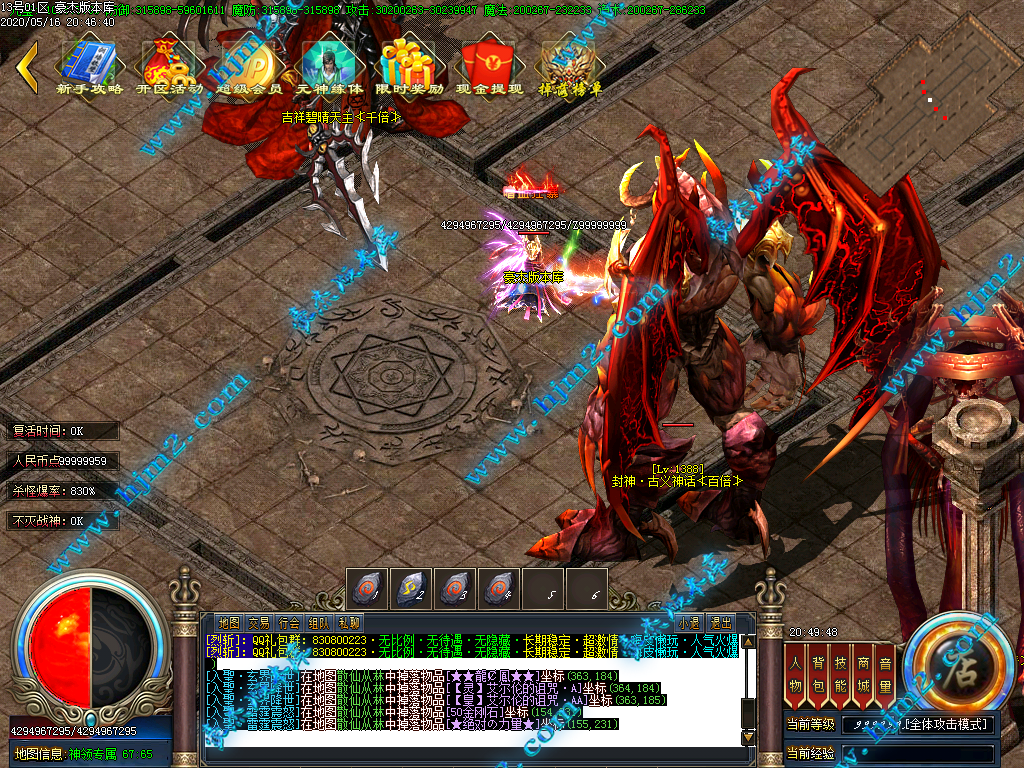Click the 退出 exit button
Screen dimensions: 1024x768
[x=721, y=622]
